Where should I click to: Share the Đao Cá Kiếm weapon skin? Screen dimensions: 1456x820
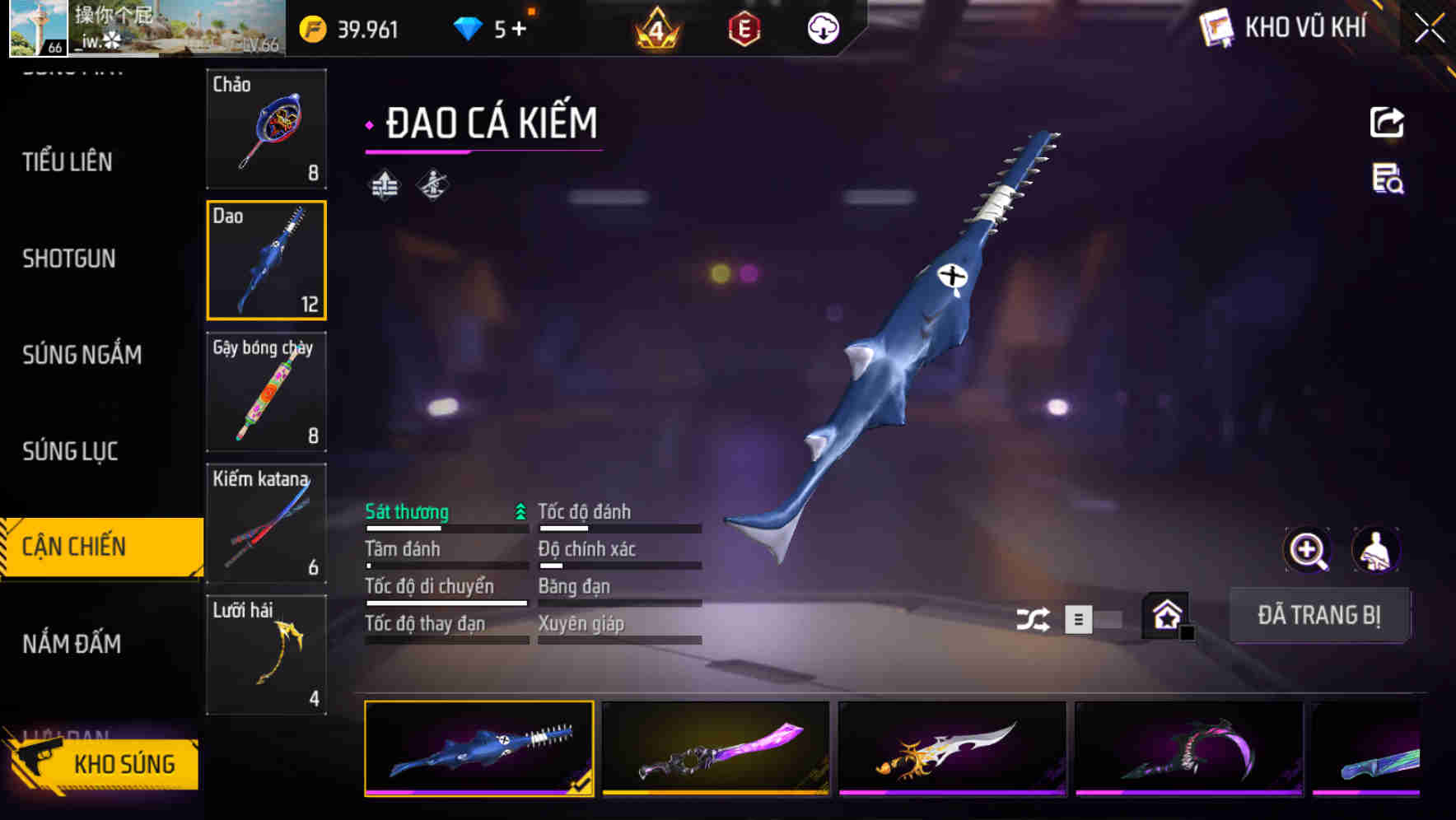[x=1387, y=122]
